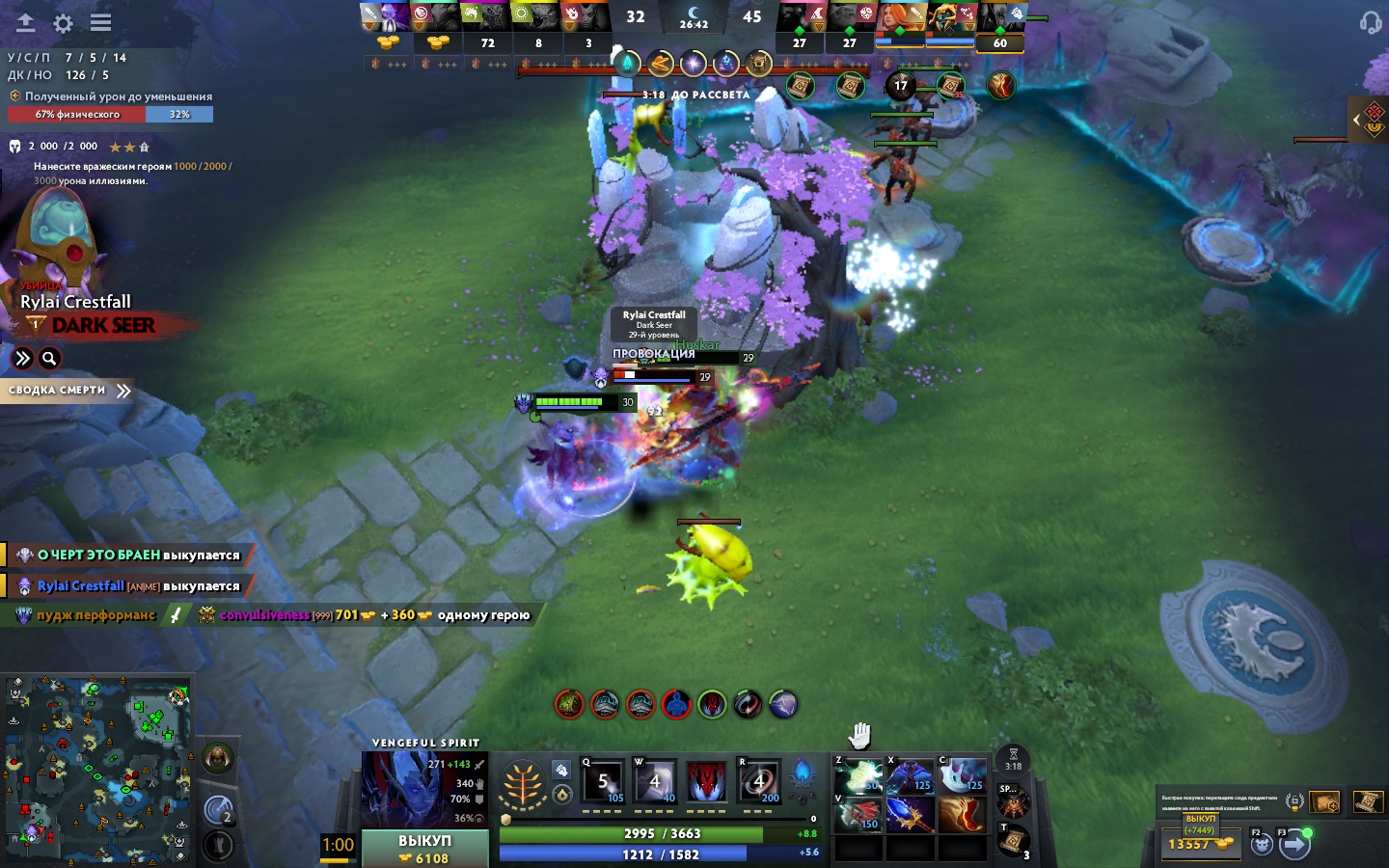Open the settings gear menu
This screenshot has width=1389, height=868.
tap(63, 23)
